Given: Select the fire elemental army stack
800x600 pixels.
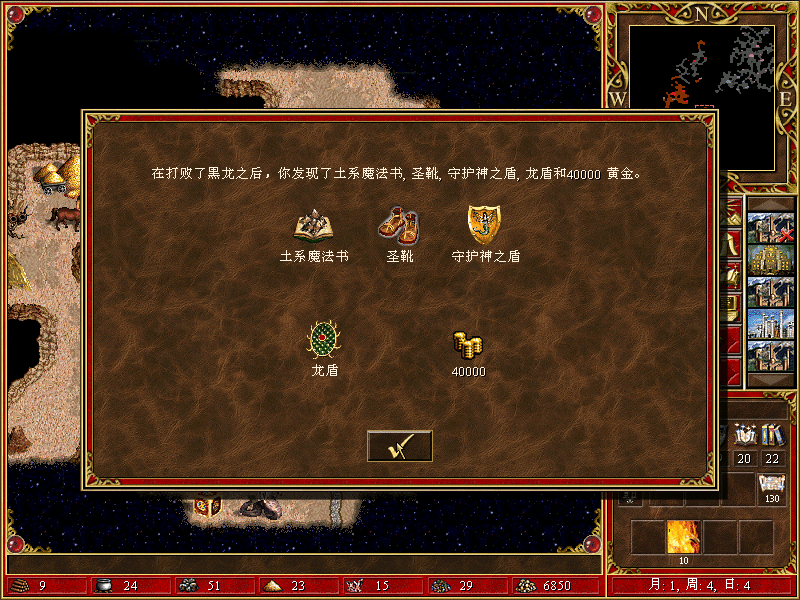Looking at the screenshot, I should [x=683, y=538].
